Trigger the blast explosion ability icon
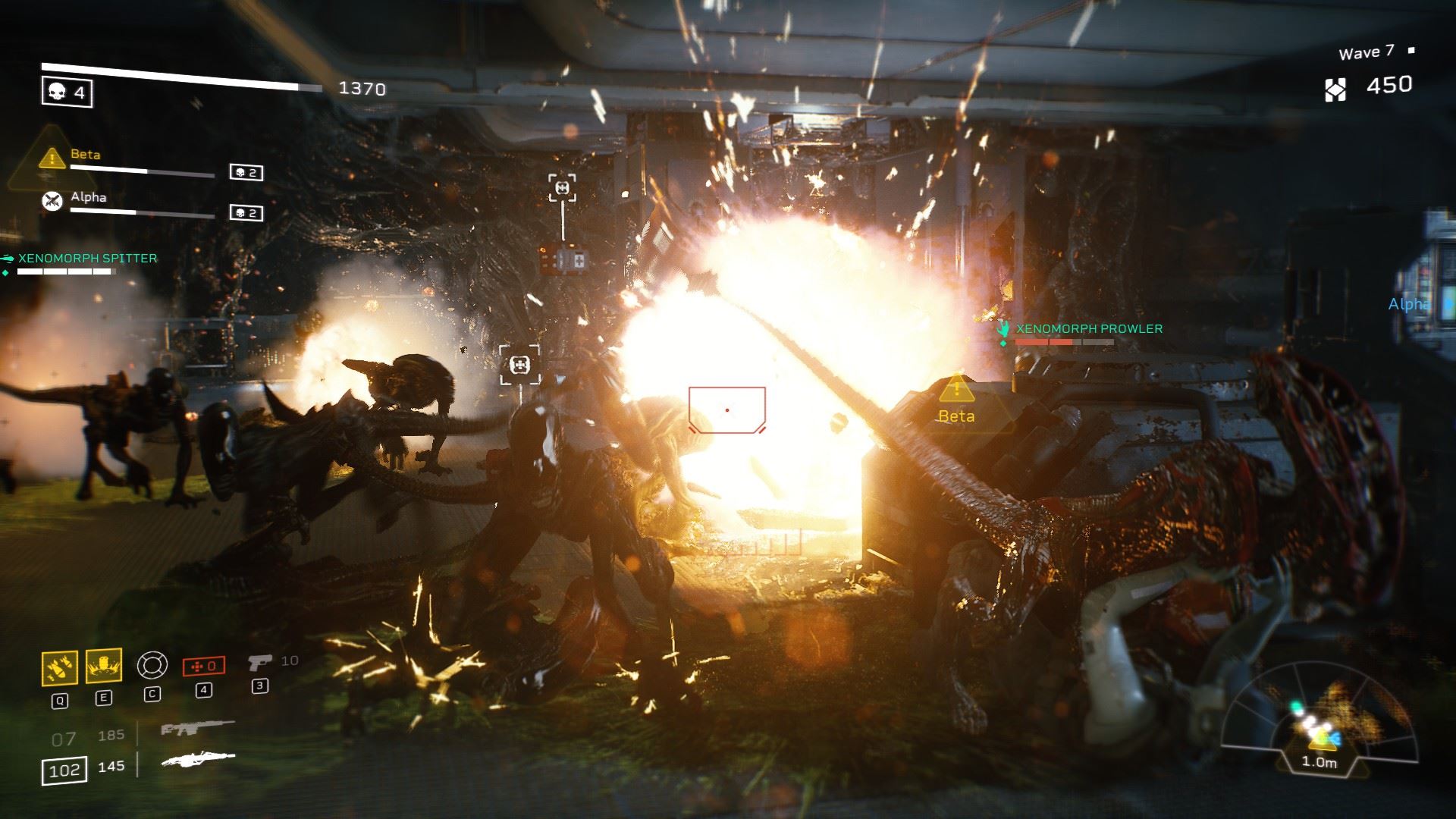1456x819 pixels. tap(104, 667)
